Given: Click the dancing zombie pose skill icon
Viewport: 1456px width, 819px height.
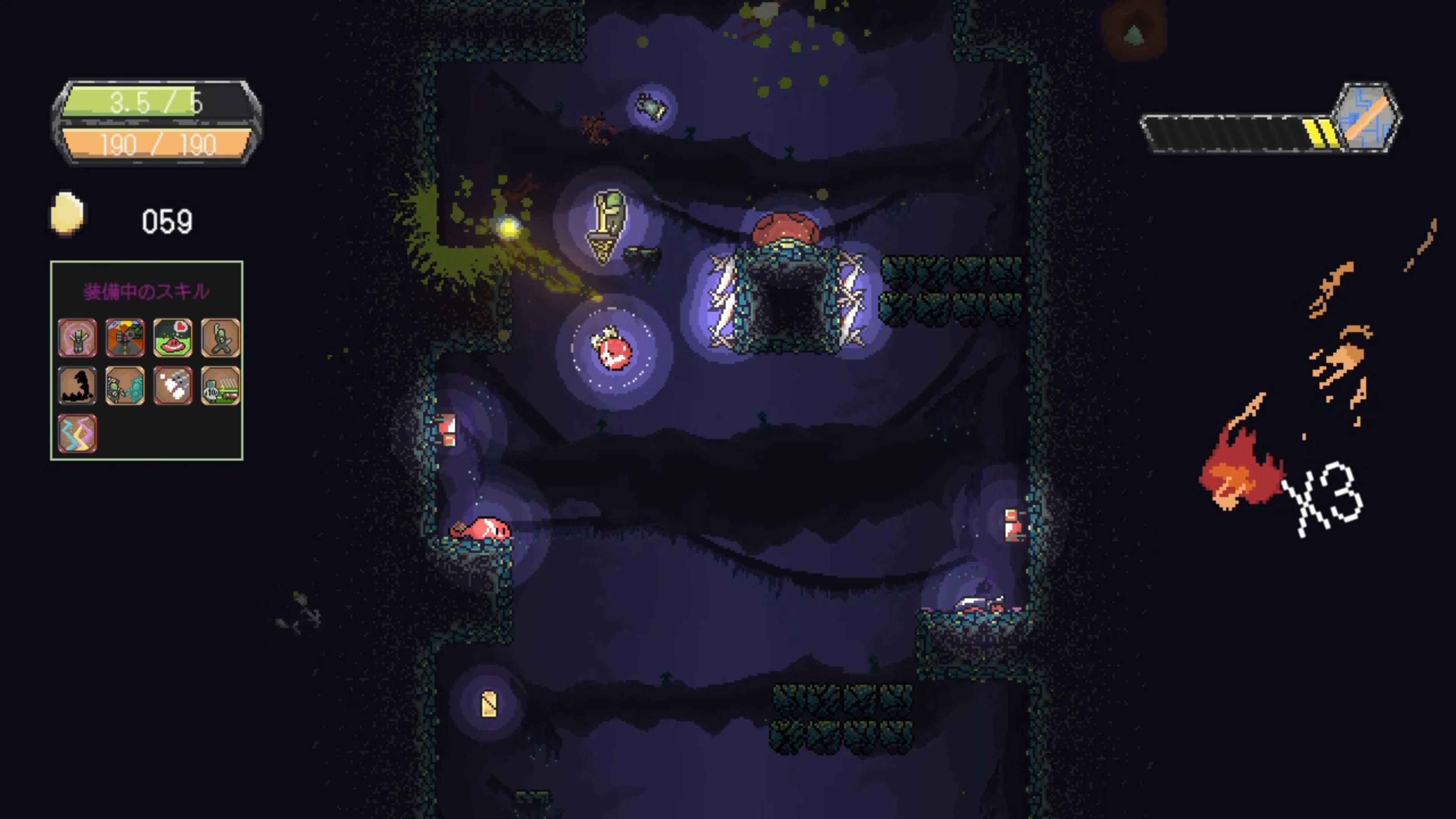Looking at the screenshot, I should pyautogui.click(x=220, y=337).
